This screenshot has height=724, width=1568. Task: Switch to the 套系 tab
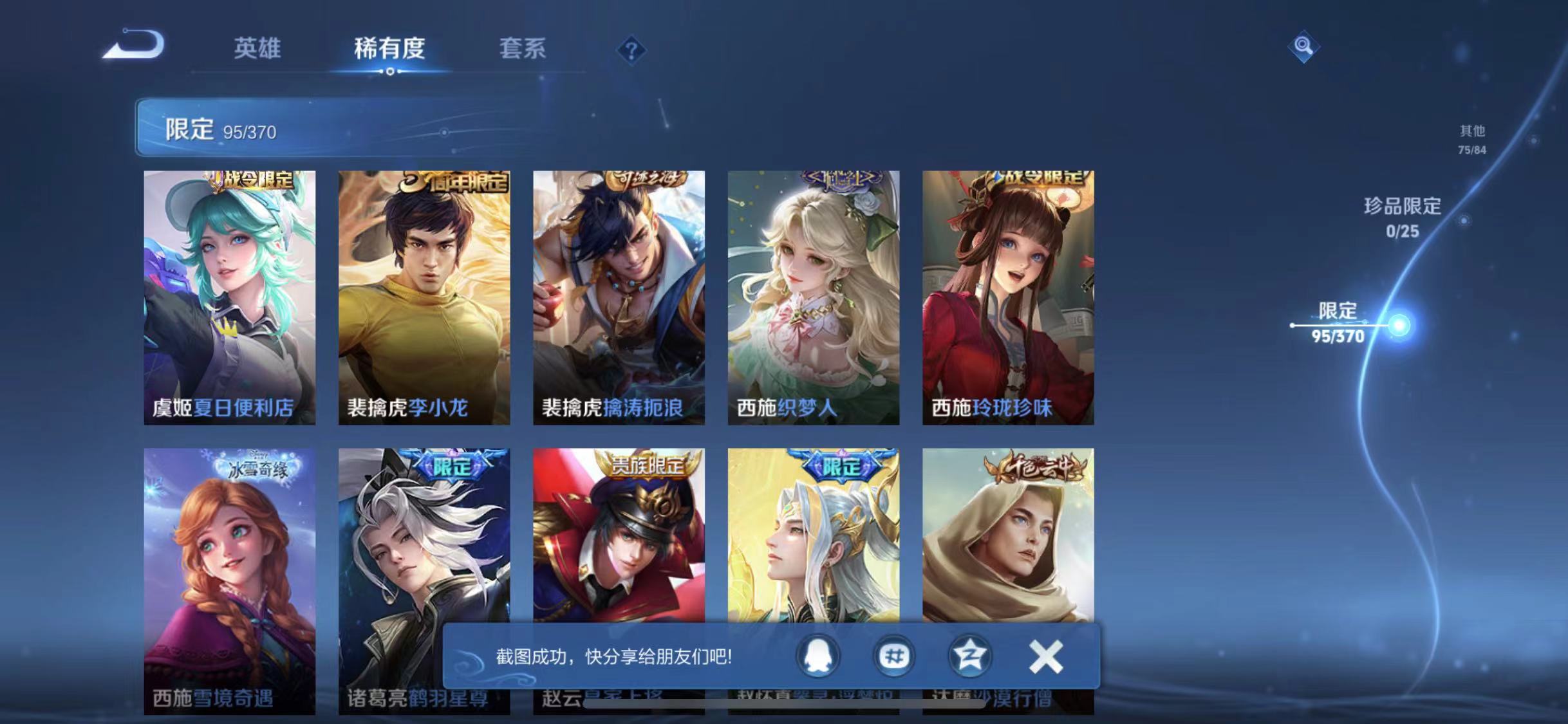tap(523, 50)
